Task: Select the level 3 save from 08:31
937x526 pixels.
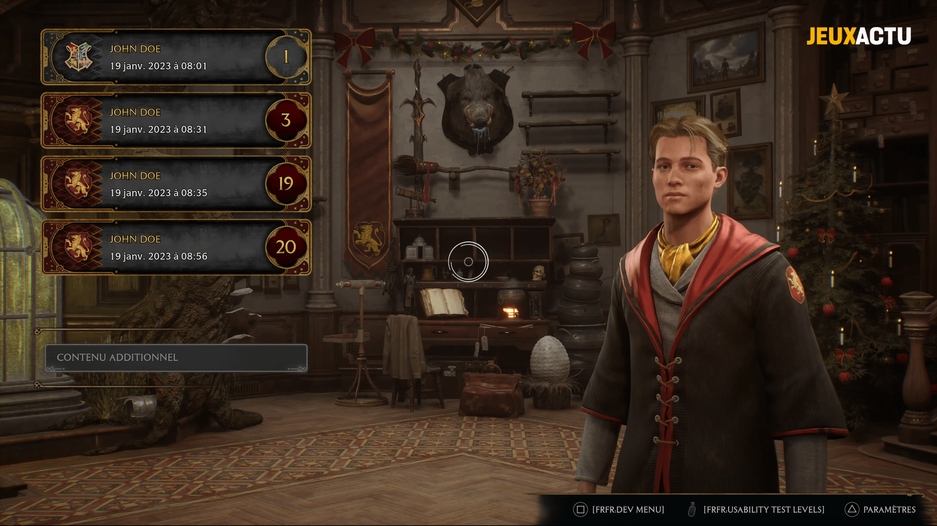Action: click(175, 121)
